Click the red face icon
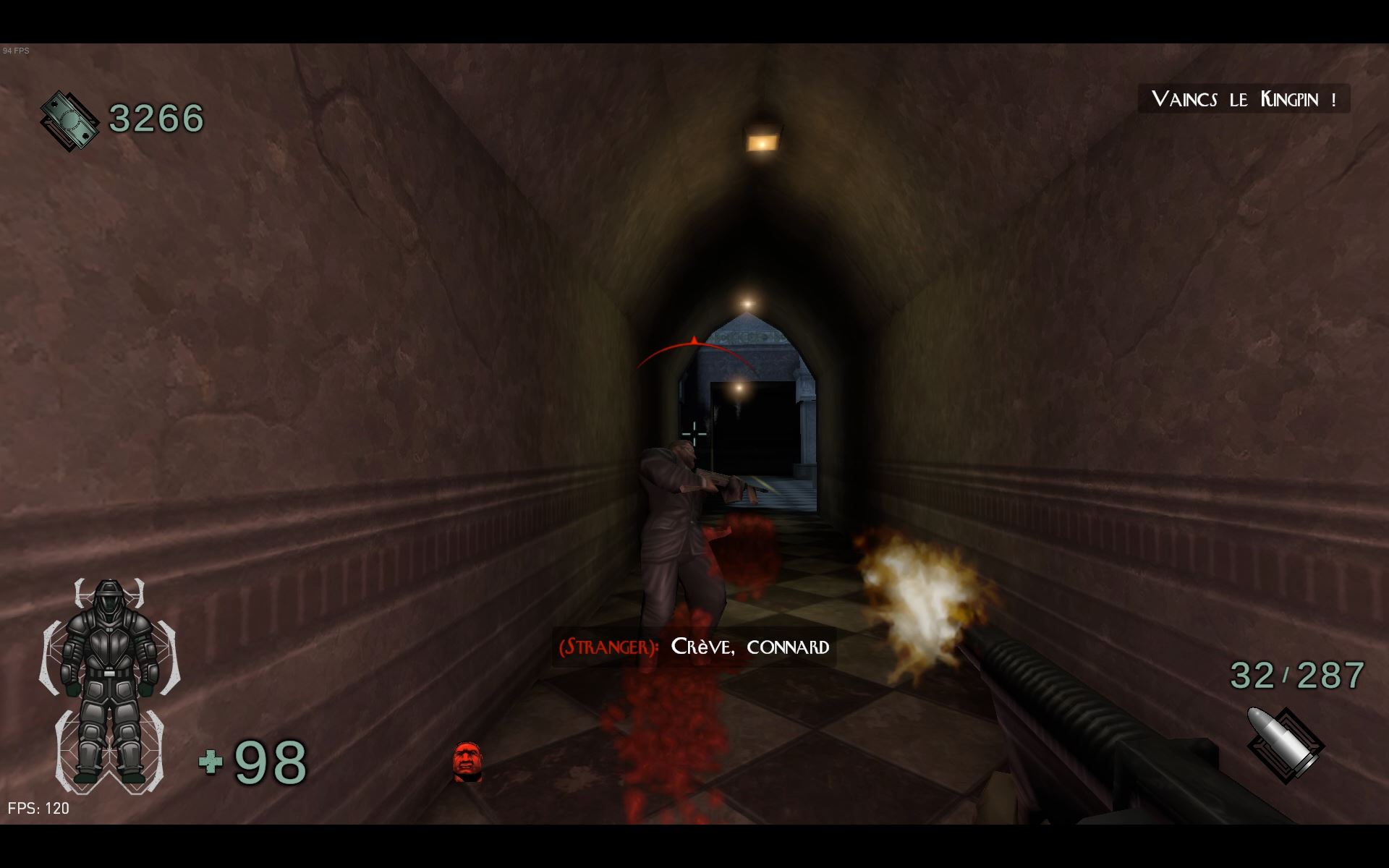The height and width of the screenshot is (868, 1389). click(467, 762)
